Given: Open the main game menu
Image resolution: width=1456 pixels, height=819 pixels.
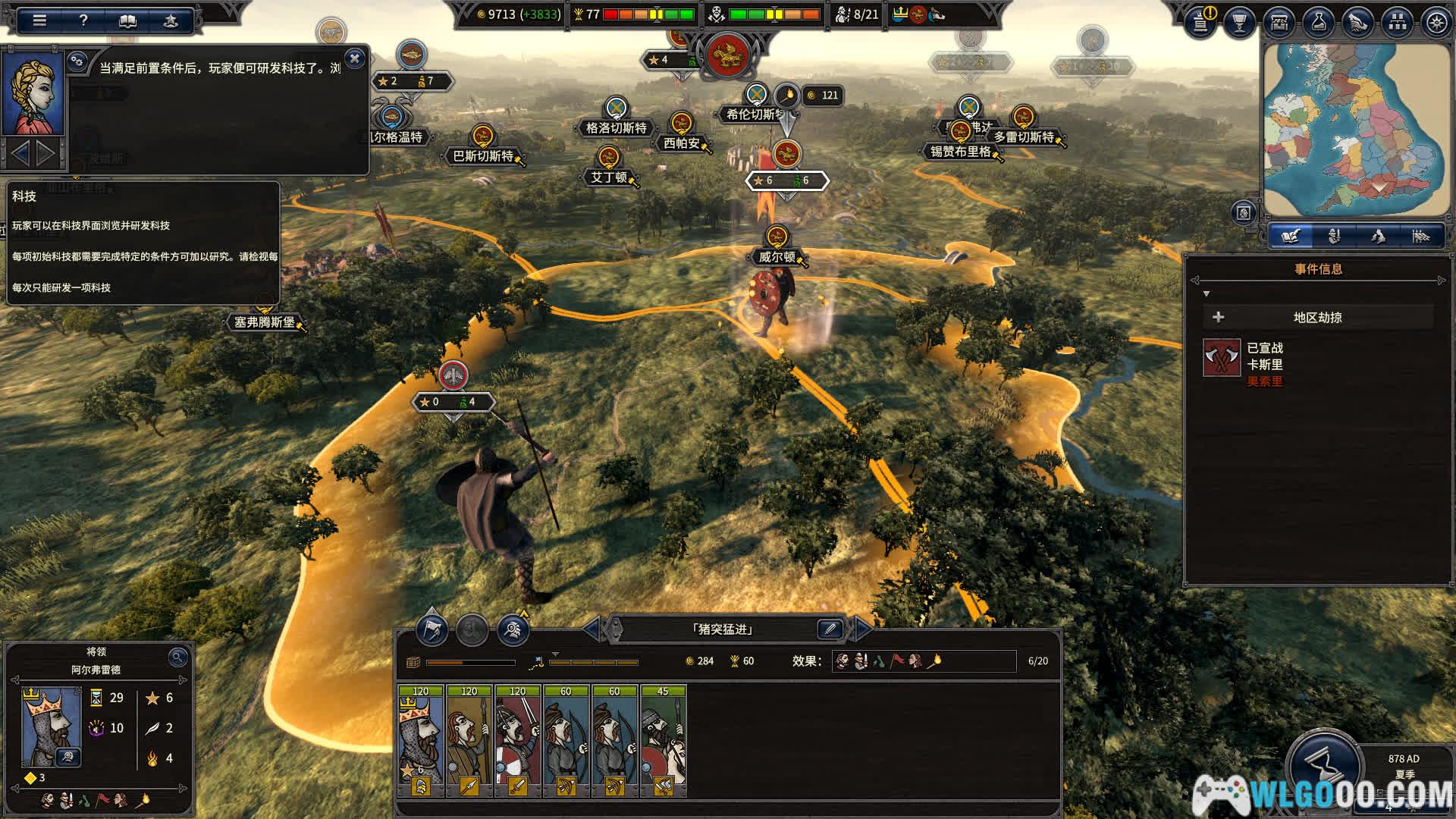Looking at the screenshot, I should point(39,20).
